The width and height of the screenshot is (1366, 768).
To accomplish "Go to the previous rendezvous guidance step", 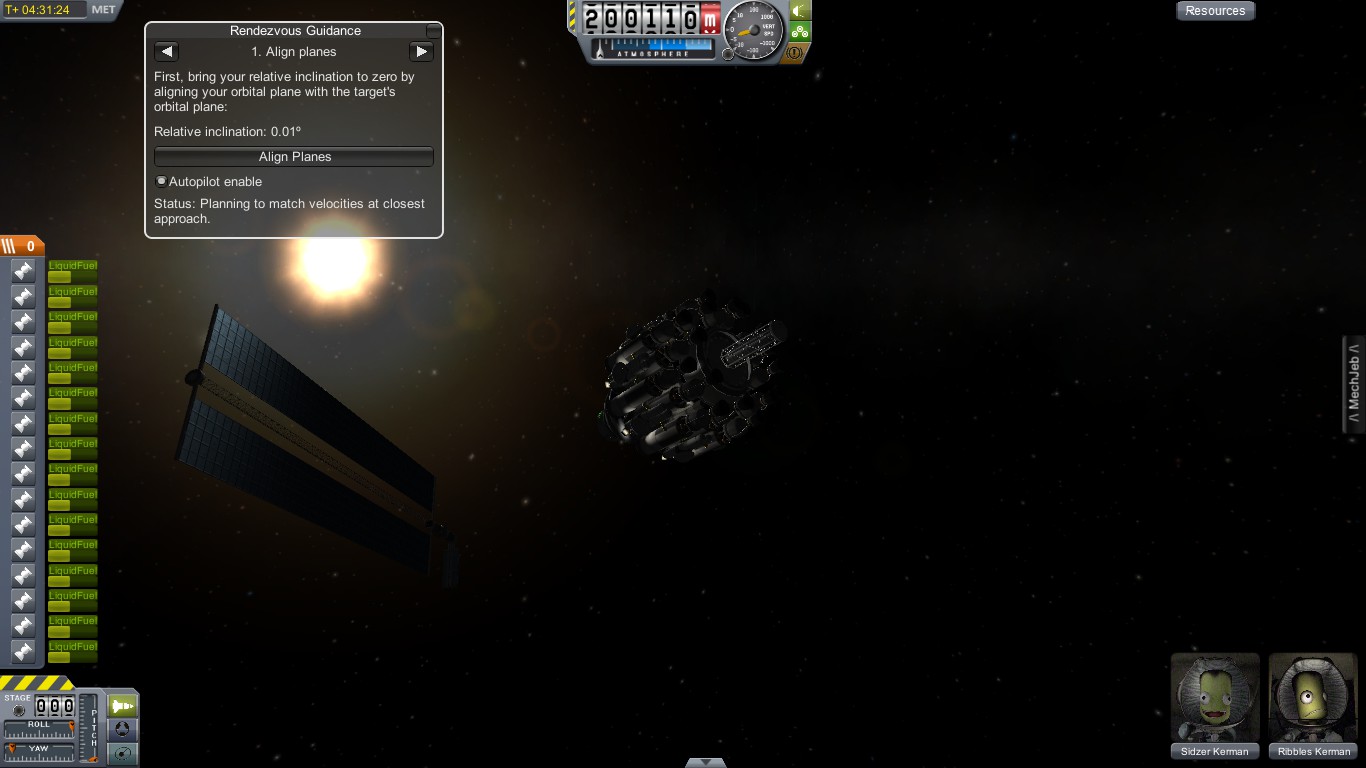I will click(x=167, y=52).
